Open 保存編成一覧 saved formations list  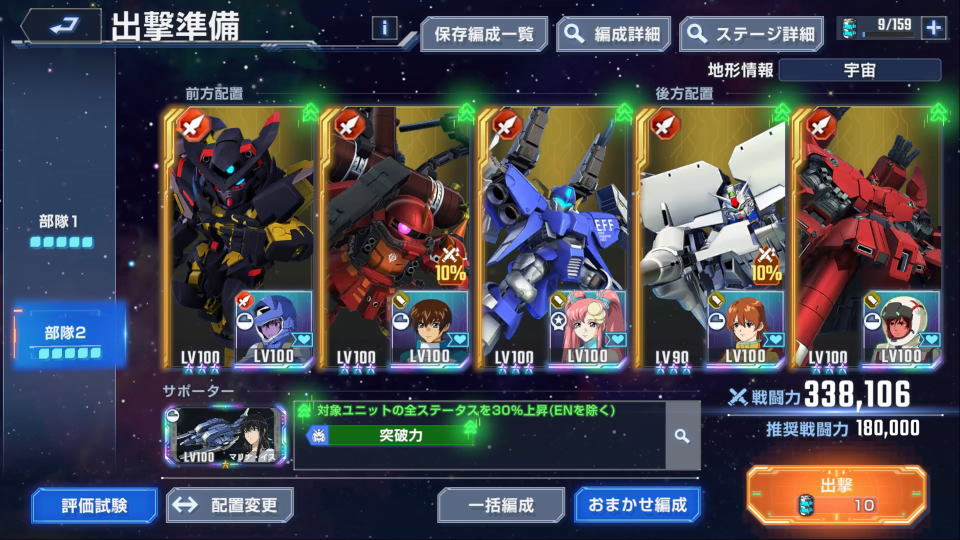484,34
